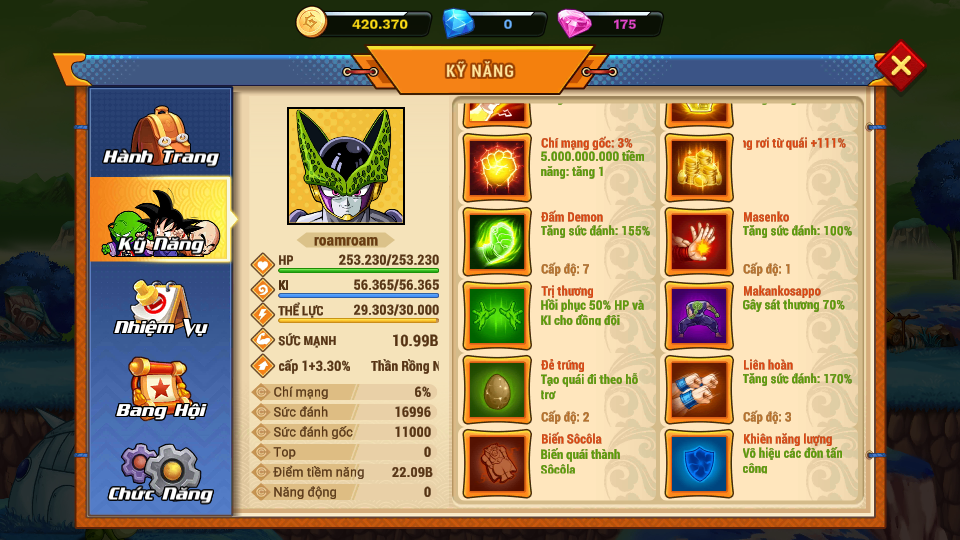Select the Kỹ Năng tab
The width and height of the screenshot is (960, 540).
(x=161, y=220)
